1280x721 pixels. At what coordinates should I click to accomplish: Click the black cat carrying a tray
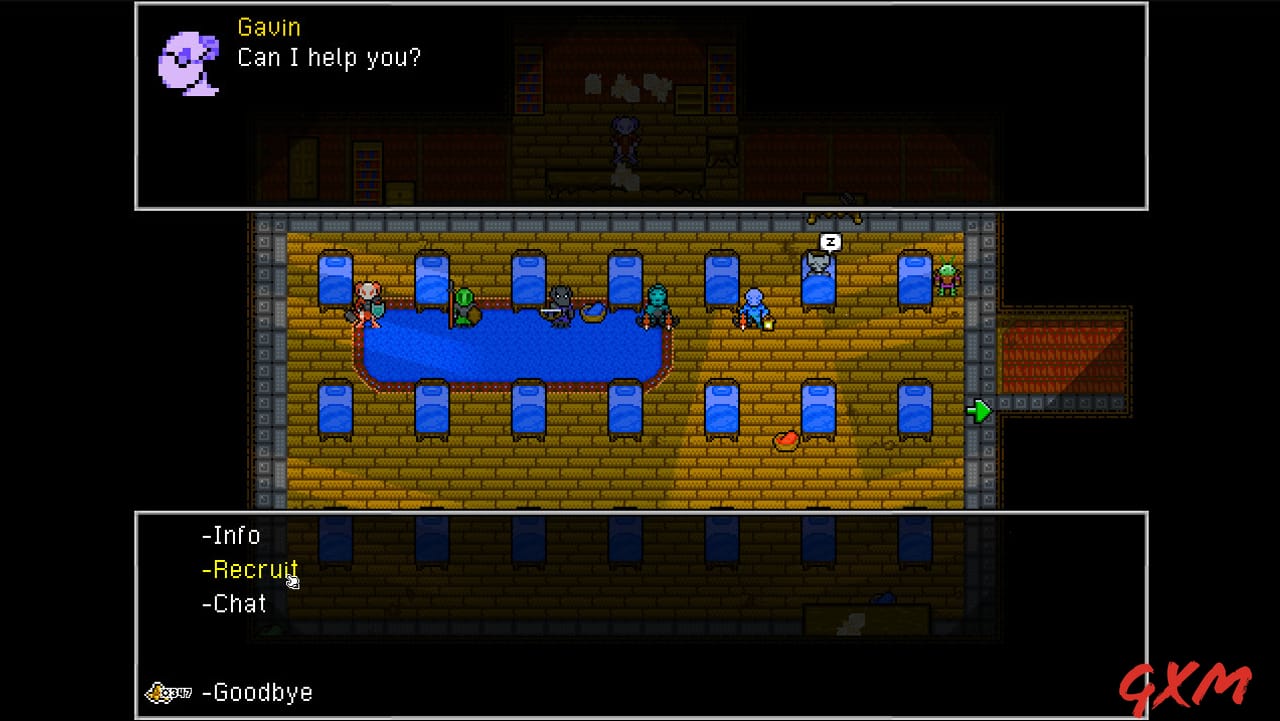[560, 300]
